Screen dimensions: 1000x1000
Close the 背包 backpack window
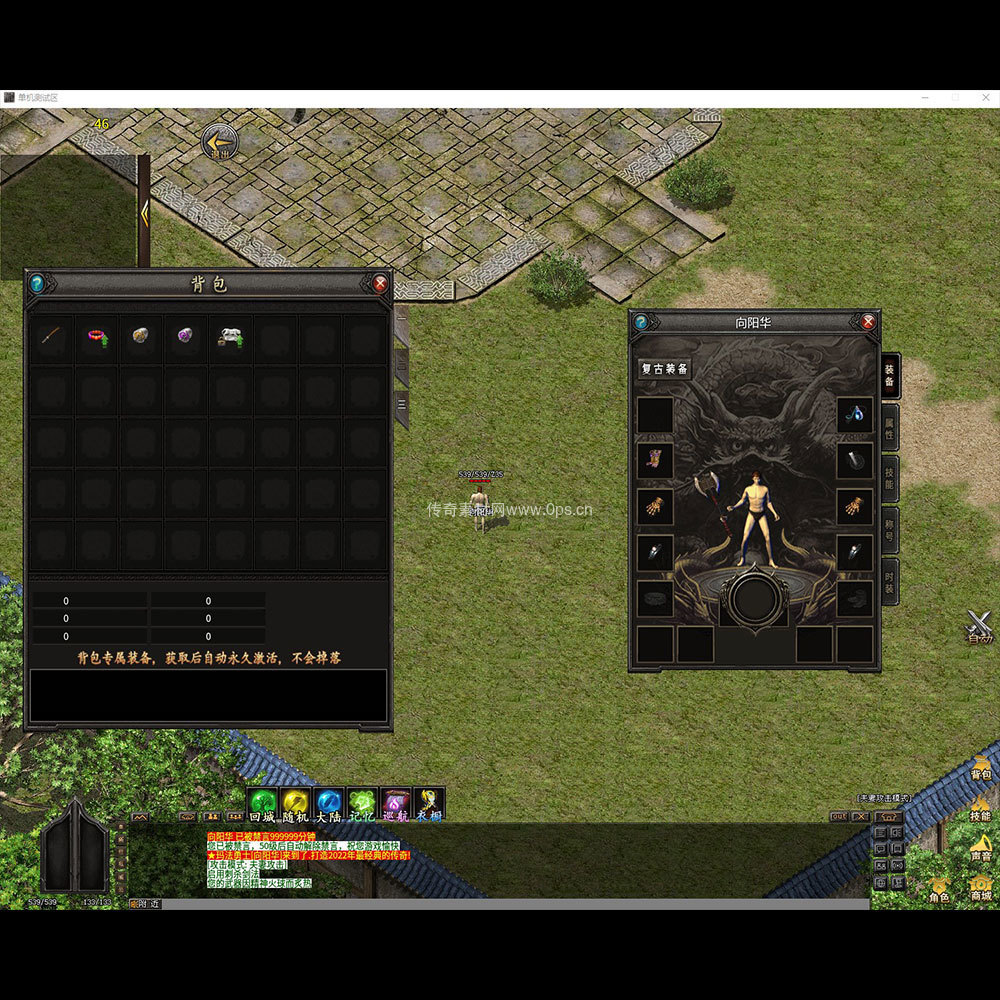pyautogui.click(x=380, y=284)
